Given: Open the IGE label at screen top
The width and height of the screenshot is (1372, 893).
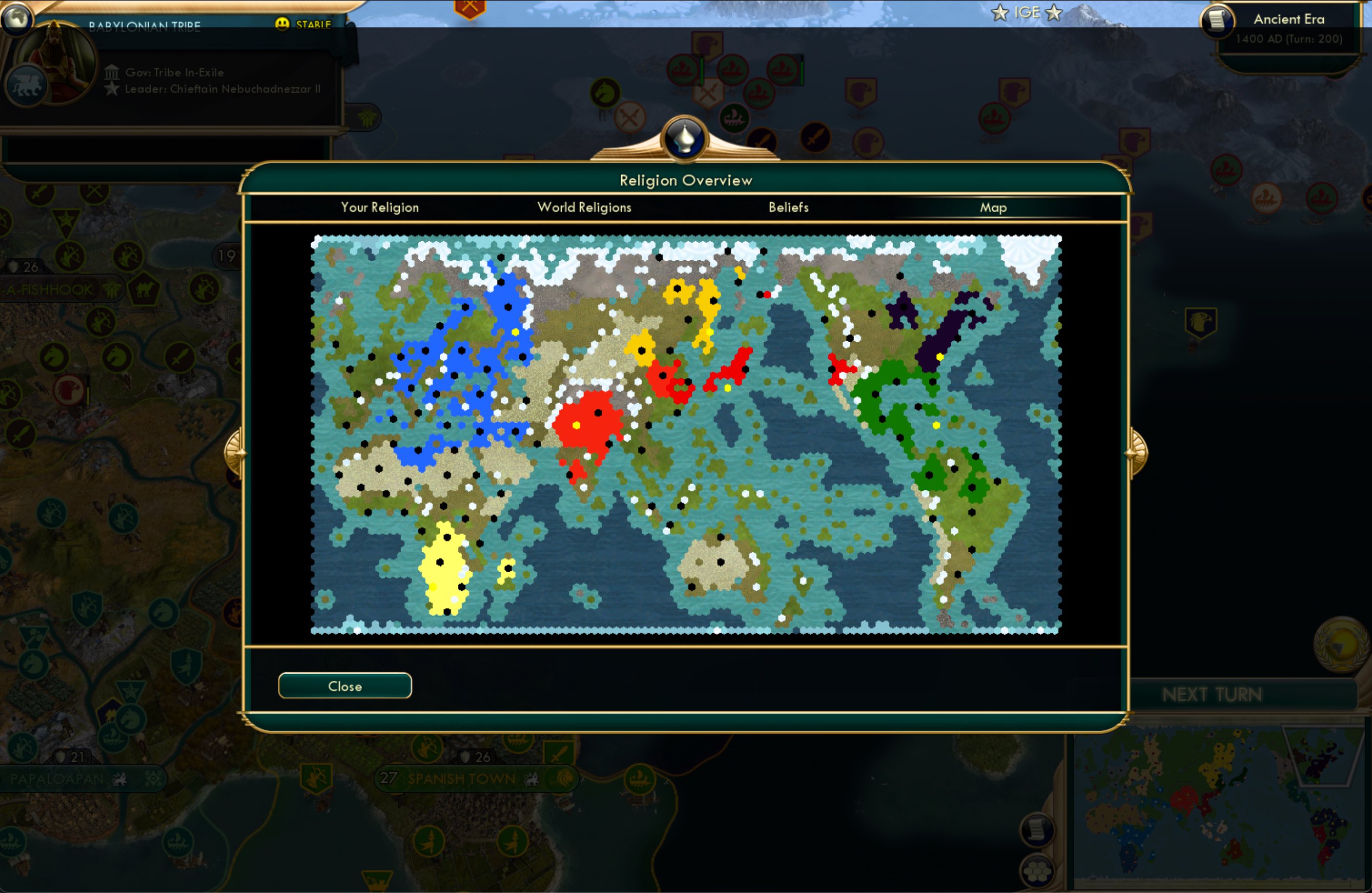Looking at the screenshot, I should point(1028,12).
